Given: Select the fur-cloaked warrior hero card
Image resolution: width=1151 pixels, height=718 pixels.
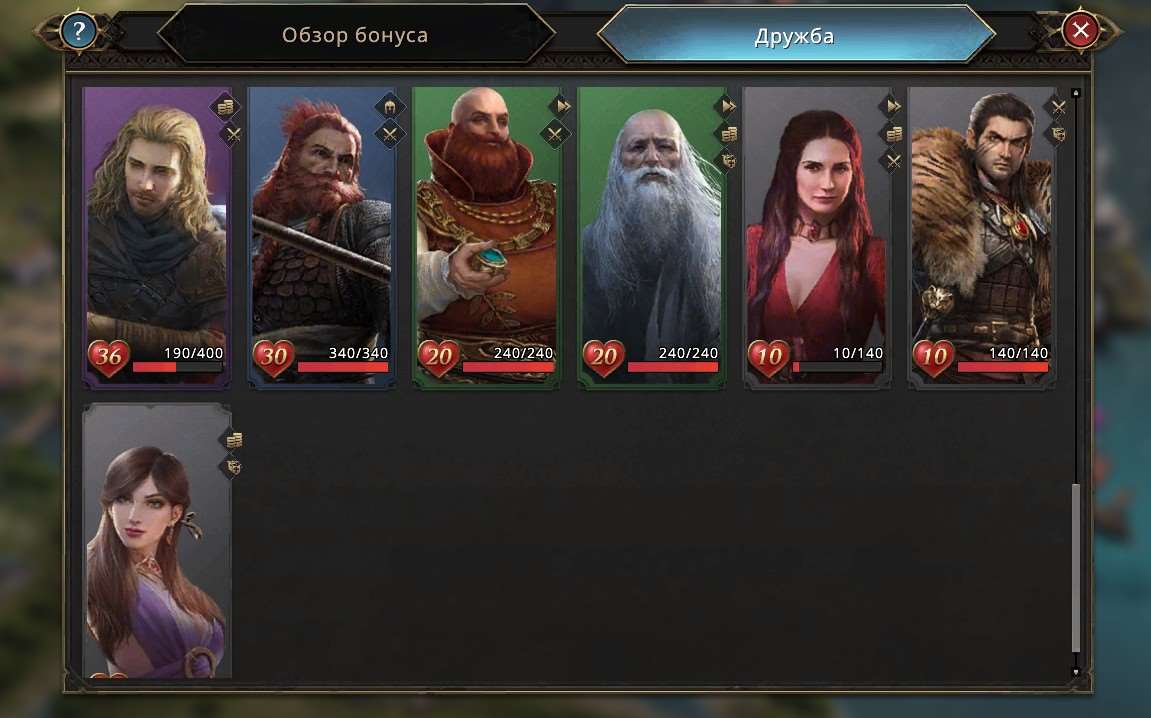Looking at the screenshot, I should [981, 235].
